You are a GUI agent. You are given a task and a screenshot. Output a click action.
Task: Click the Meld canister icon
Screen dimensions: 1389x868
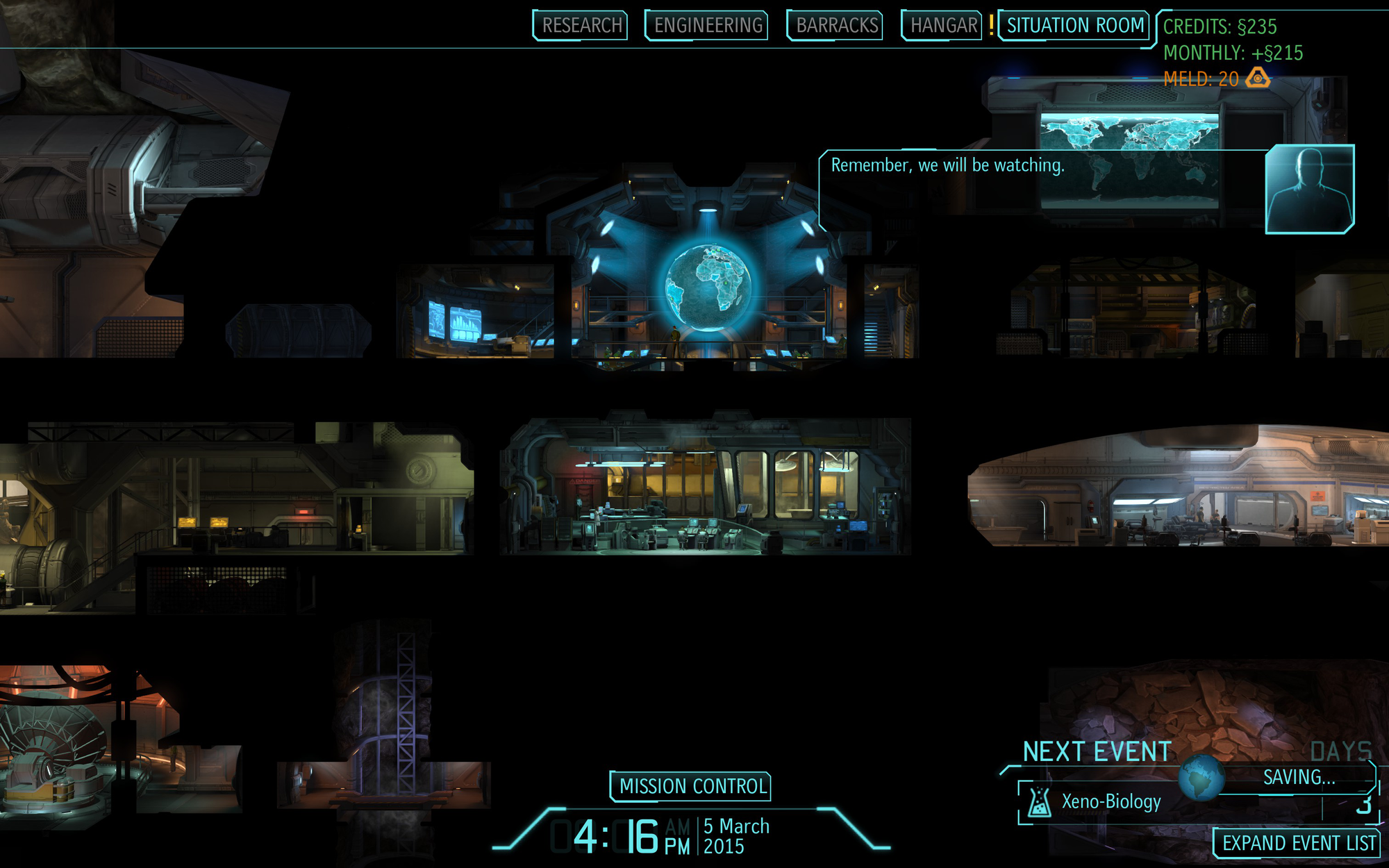coord(1258,78)
